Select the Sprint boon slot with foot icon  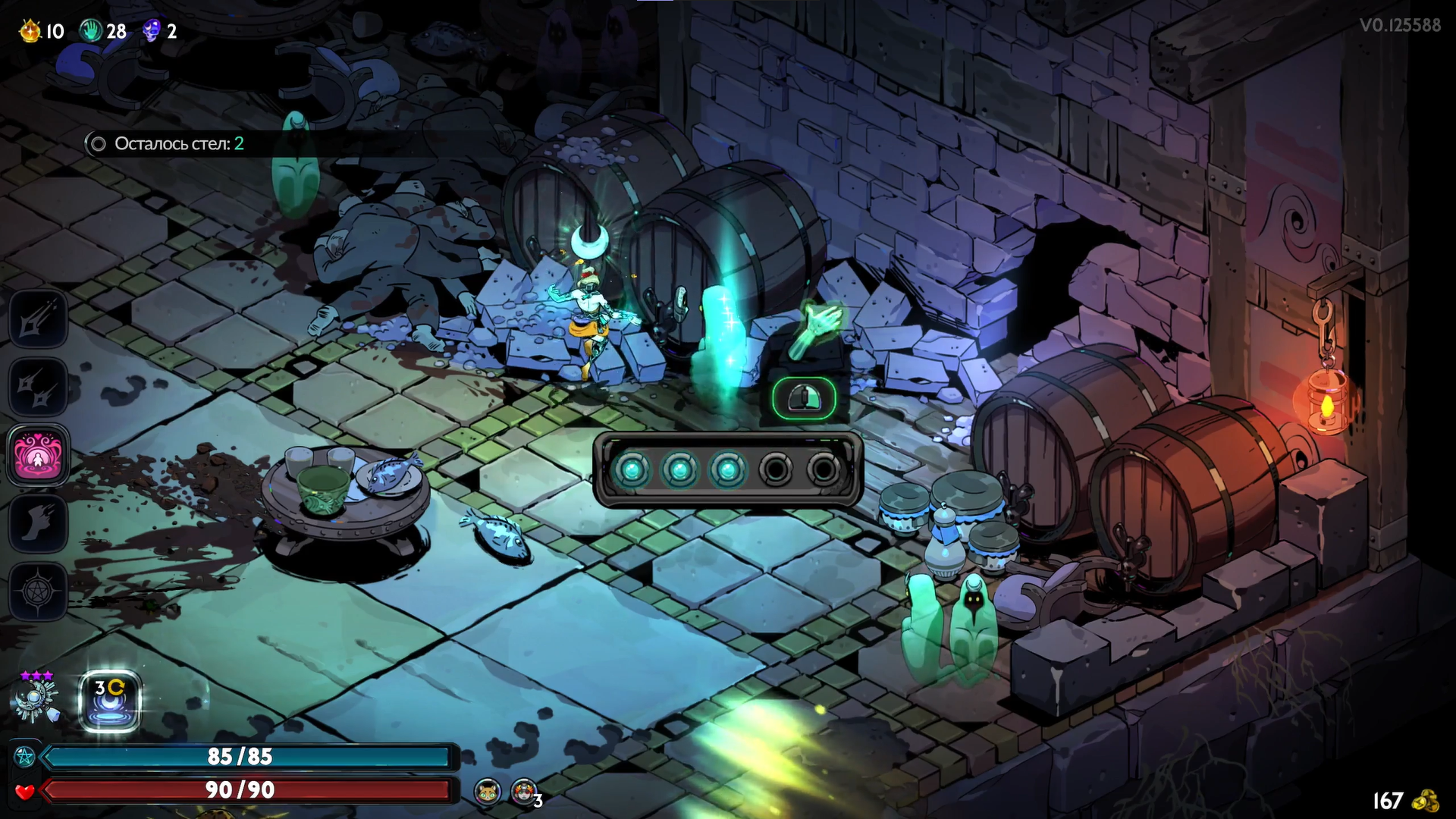coord(38,522)
